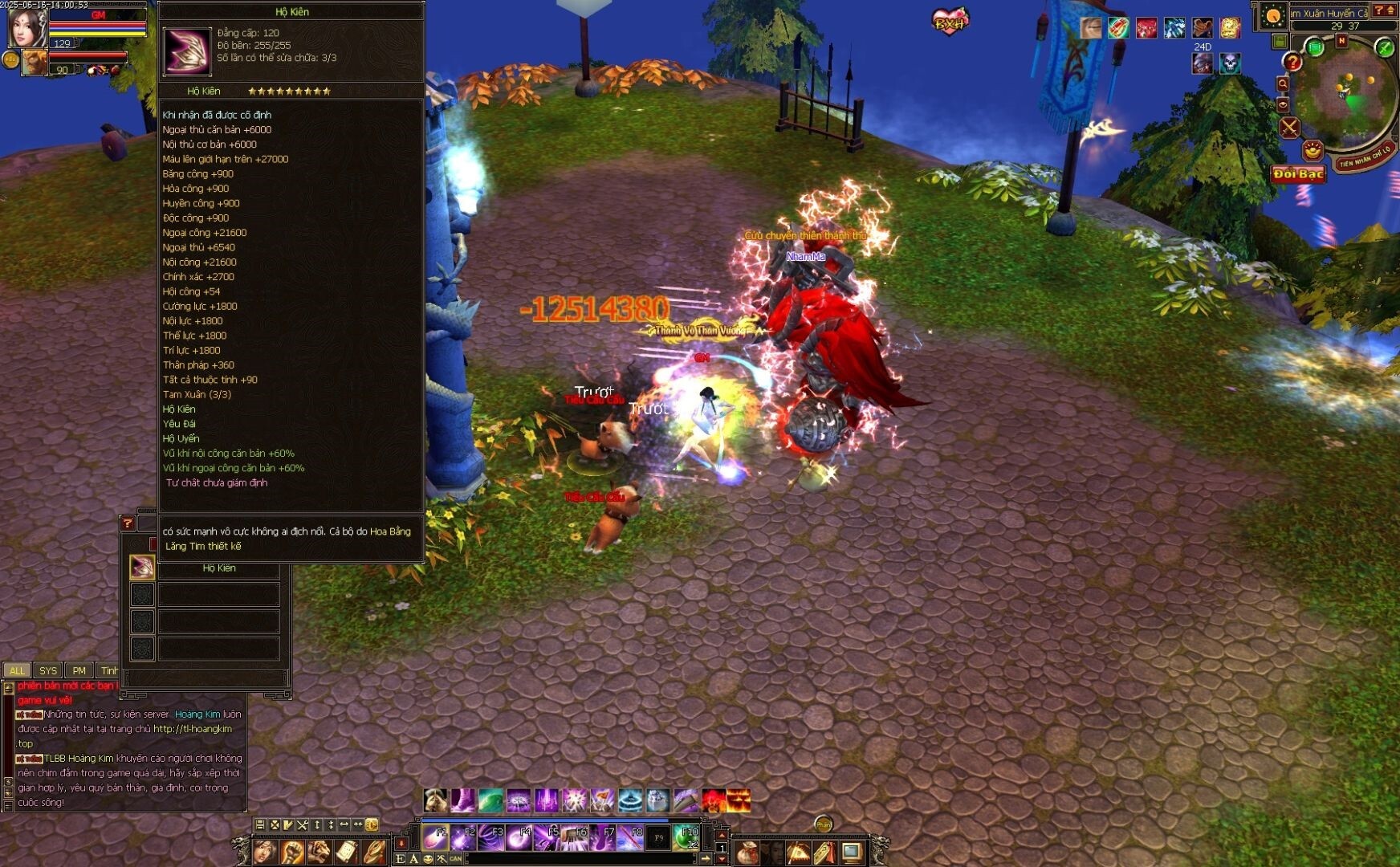Open the red question mark help button
1400x867 pixels.
pyautogui.click(x=1292, y=62)
